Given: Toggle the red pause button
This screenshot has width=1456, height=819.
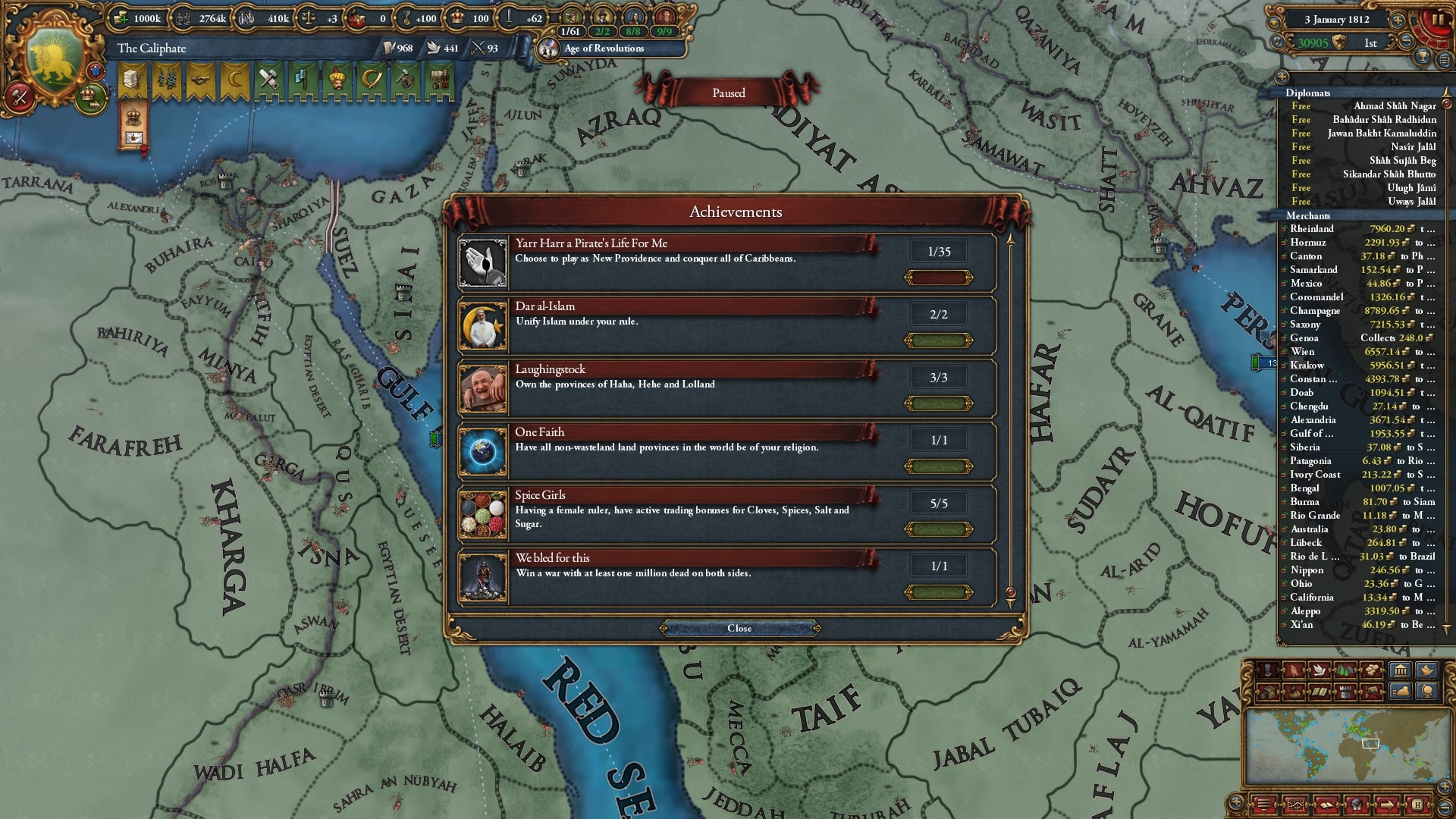Looking at the screenshot, I should click(x=1436, y=22).
